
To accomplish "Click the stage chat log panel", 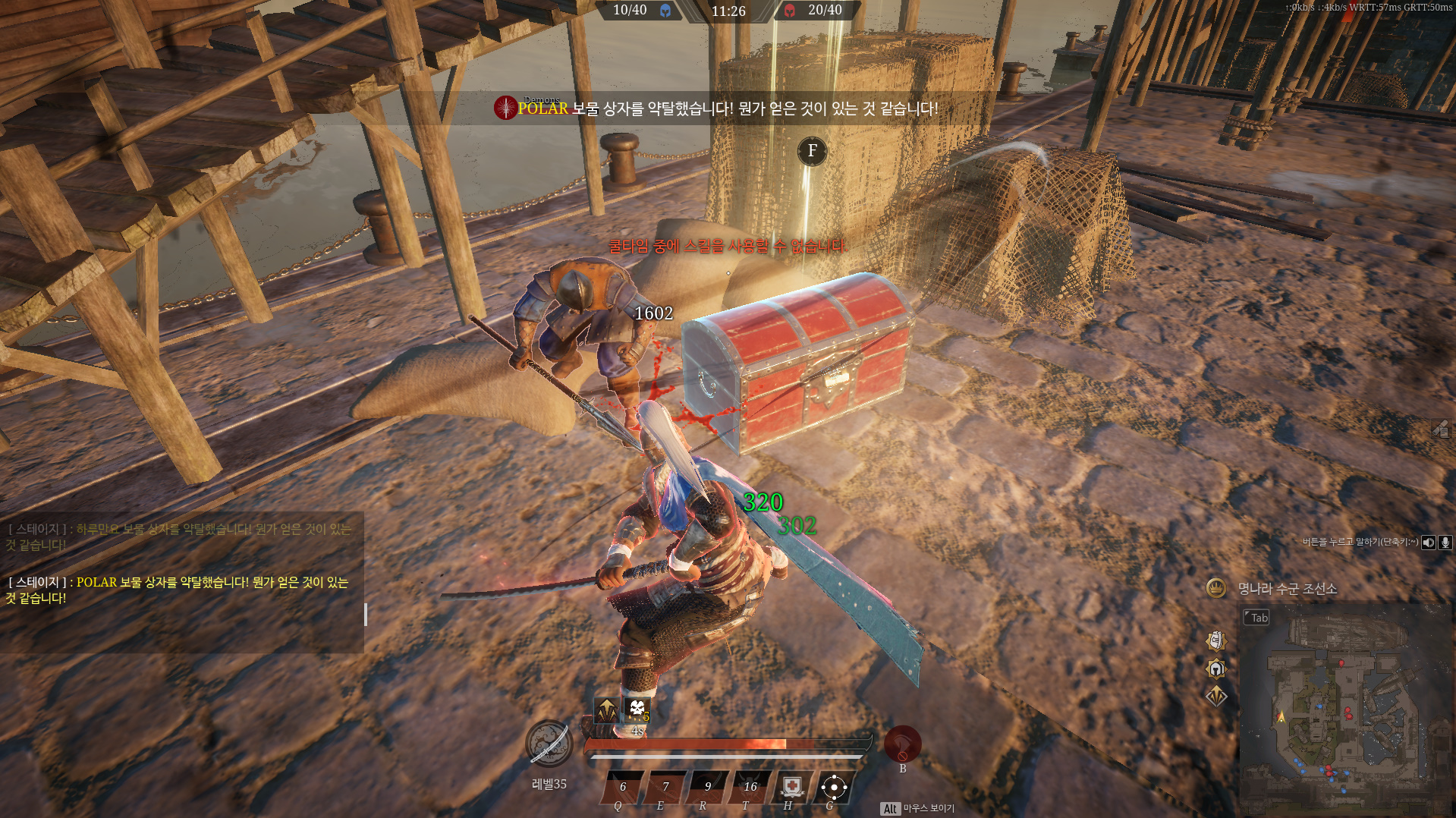I will pos(182,582).
